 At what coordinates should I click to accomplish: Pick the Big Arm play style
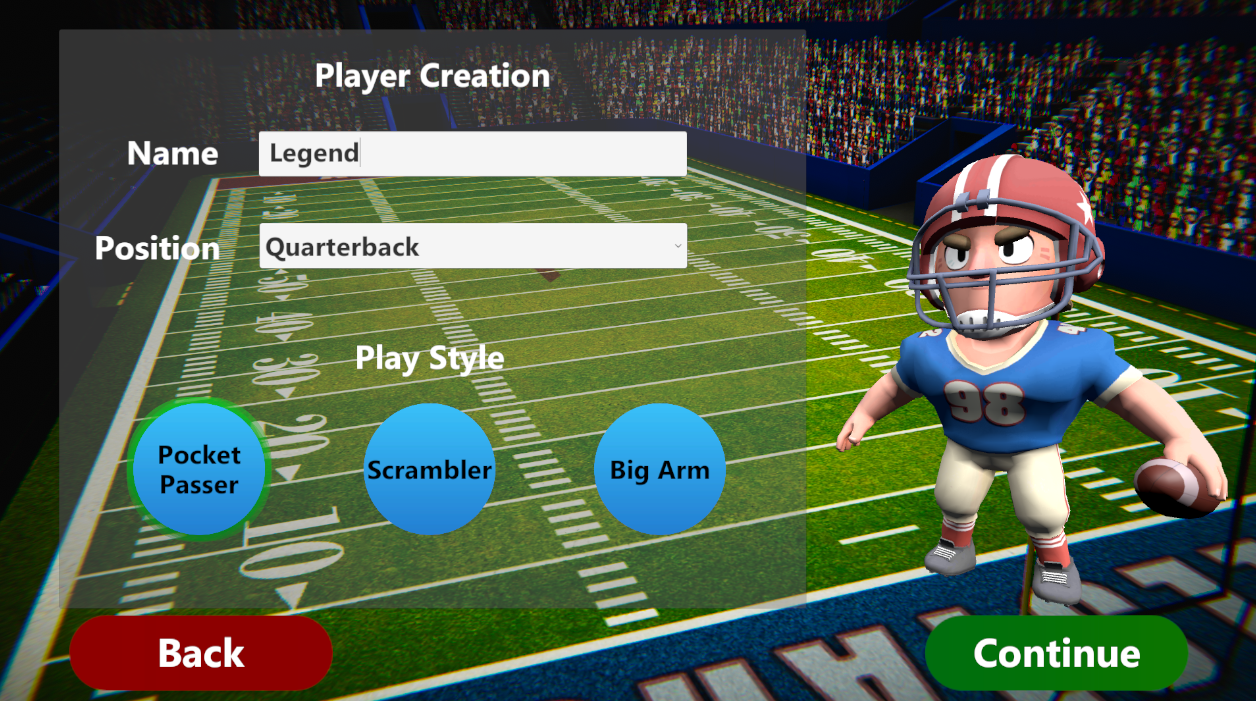pyautogui.click(x=659, y=469)
